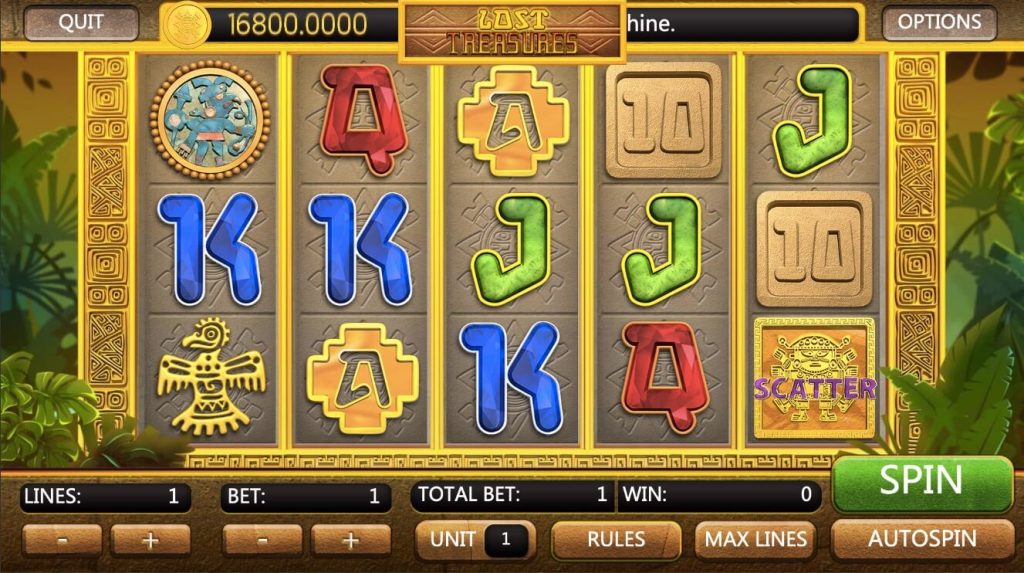Image resolution: width=1024 pixels, height=573 pixels.
Task: Hit the green SPIN button
Action: tap(921, 482)
